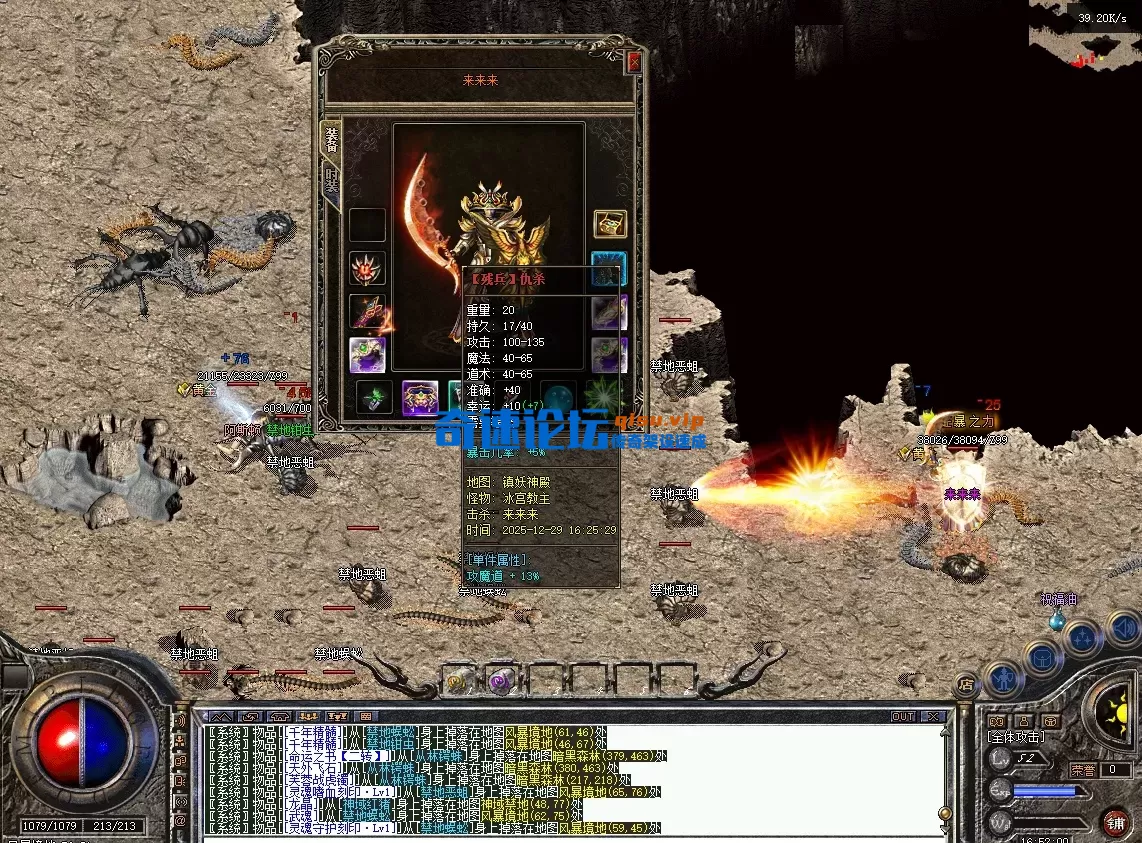Click the OUT button on chat panel
The width and height of the screenshot is (1142, 843).
[x=902, y=716]
